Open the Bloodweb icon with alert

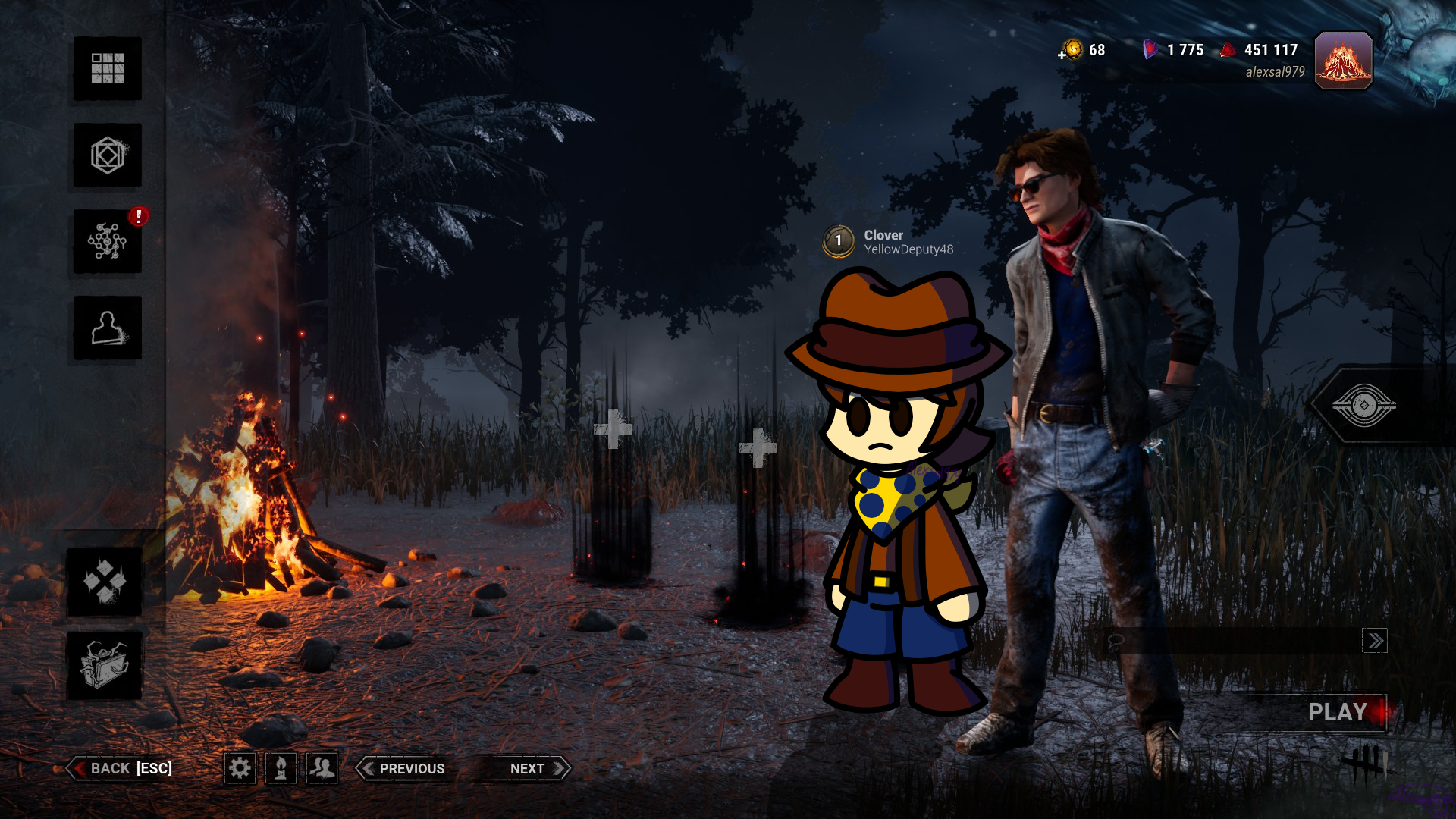click(x=108, y=242)
